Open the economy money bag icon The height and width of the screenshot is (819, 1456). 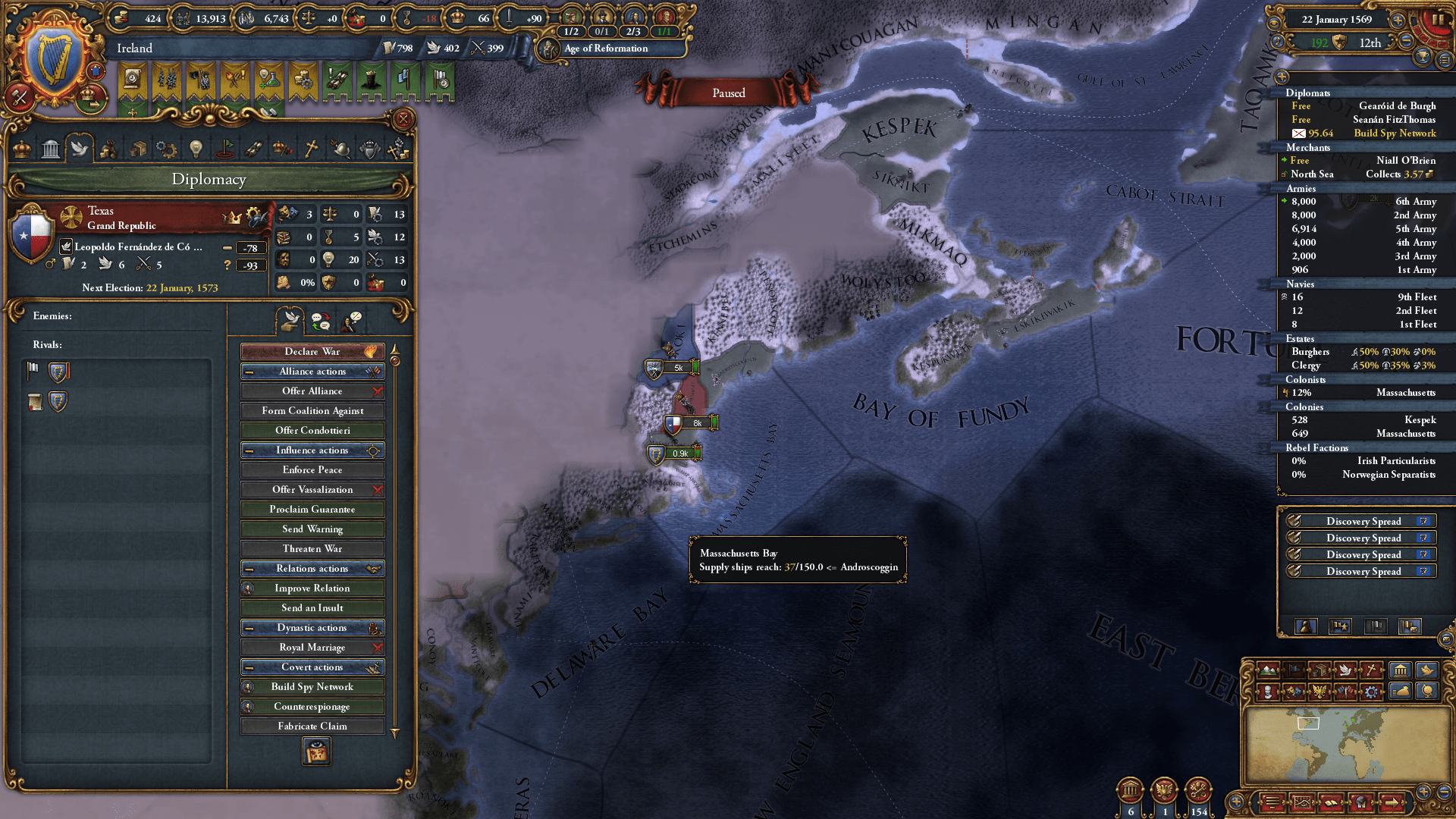click(x=1400, y=692)
